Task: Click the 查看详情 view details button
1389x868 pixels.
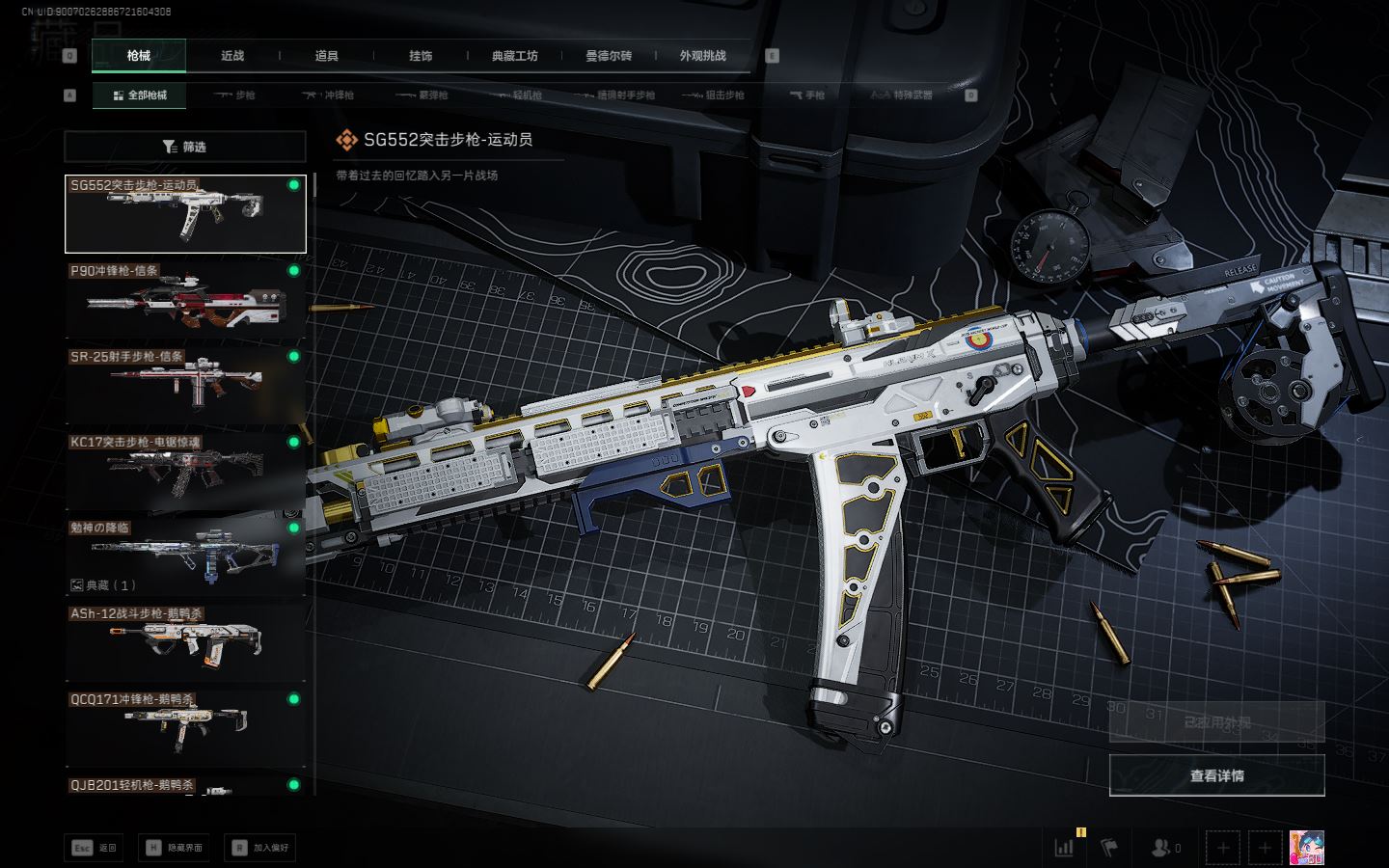Action: [1216, 775]
